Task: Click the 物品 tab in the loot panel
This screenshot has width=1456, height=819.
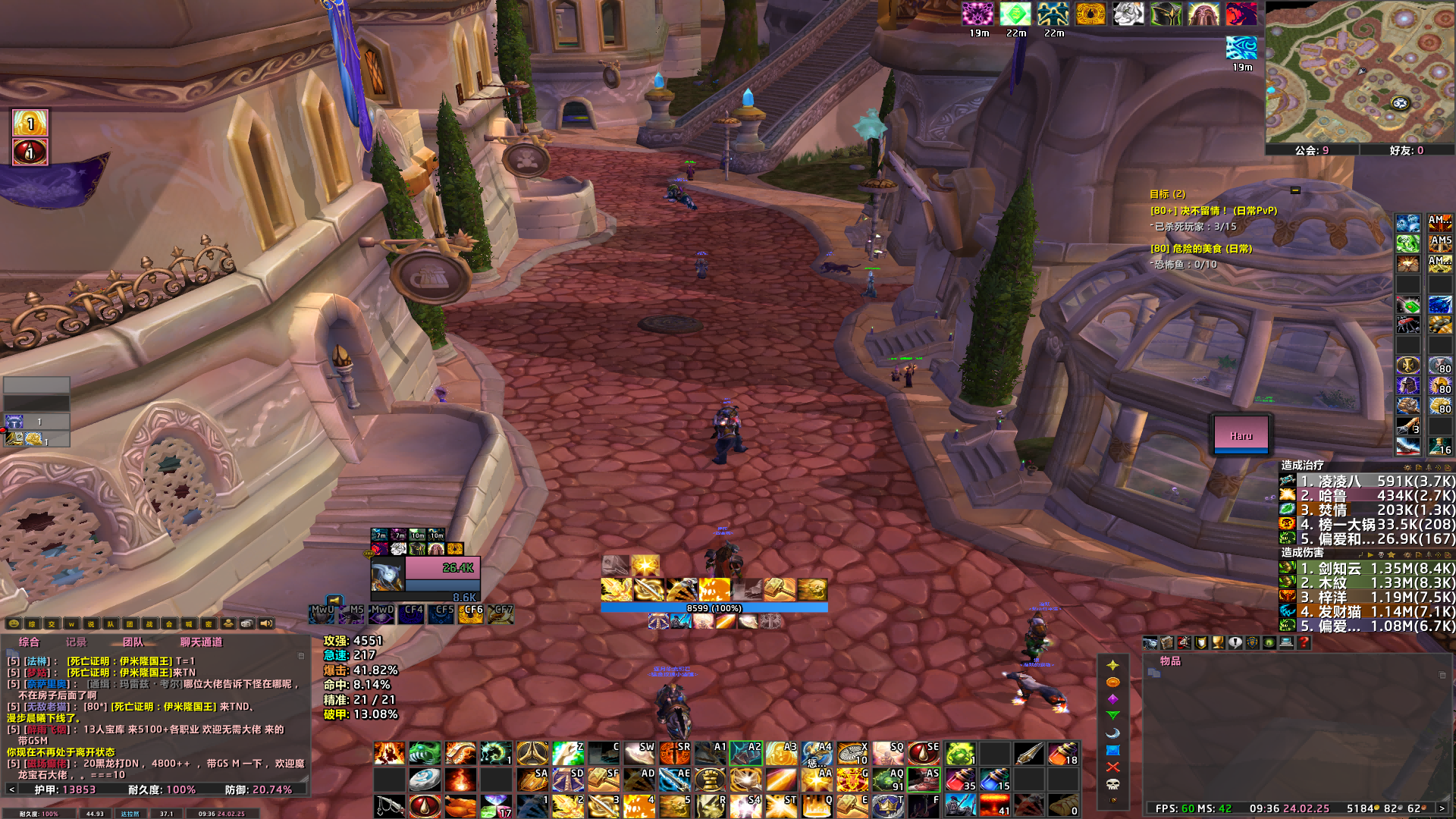Action: coord(1169,661)
